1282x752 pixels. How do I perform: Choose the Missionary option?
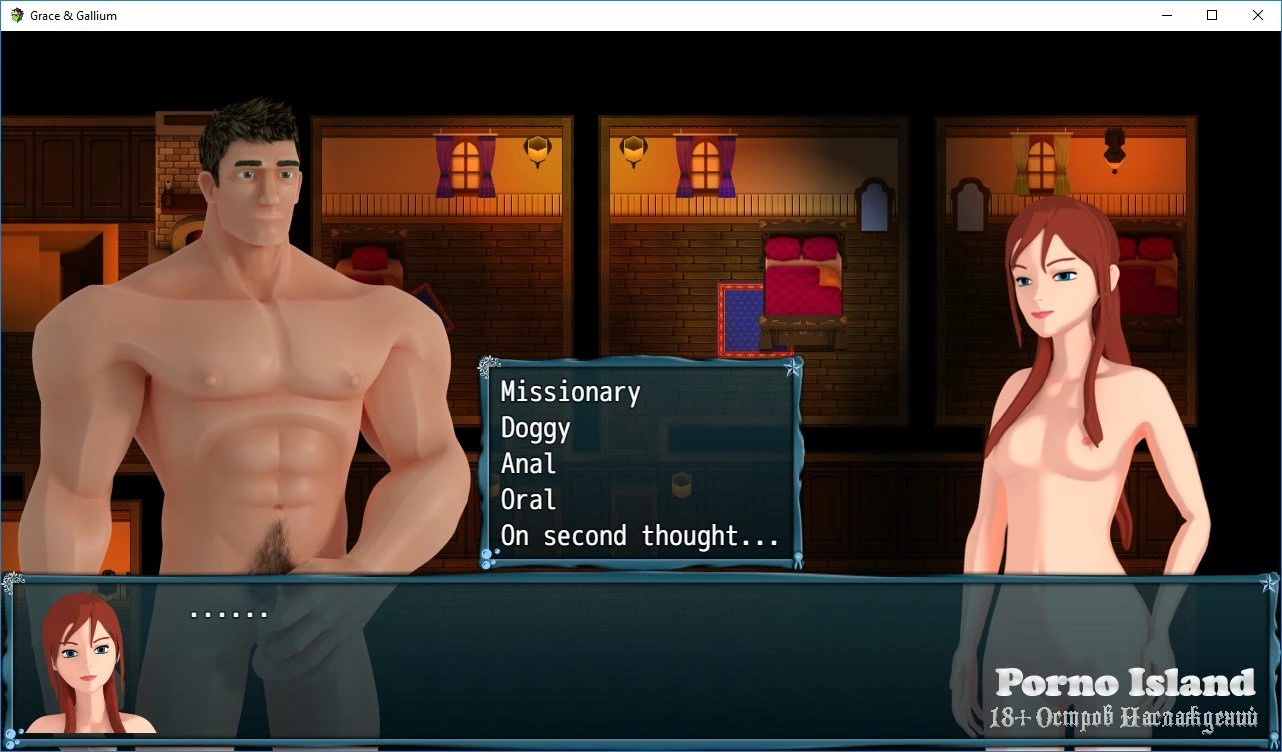pos(570,392)
